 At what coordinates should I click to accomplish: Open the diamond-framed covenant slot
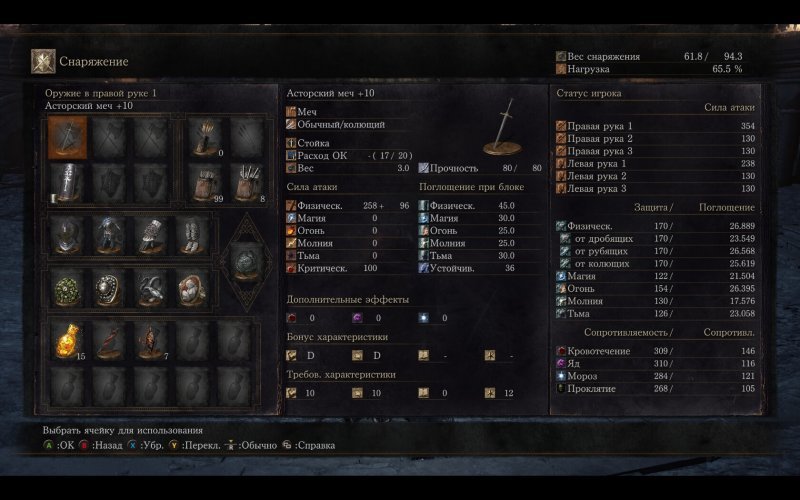tap(246, 262)
